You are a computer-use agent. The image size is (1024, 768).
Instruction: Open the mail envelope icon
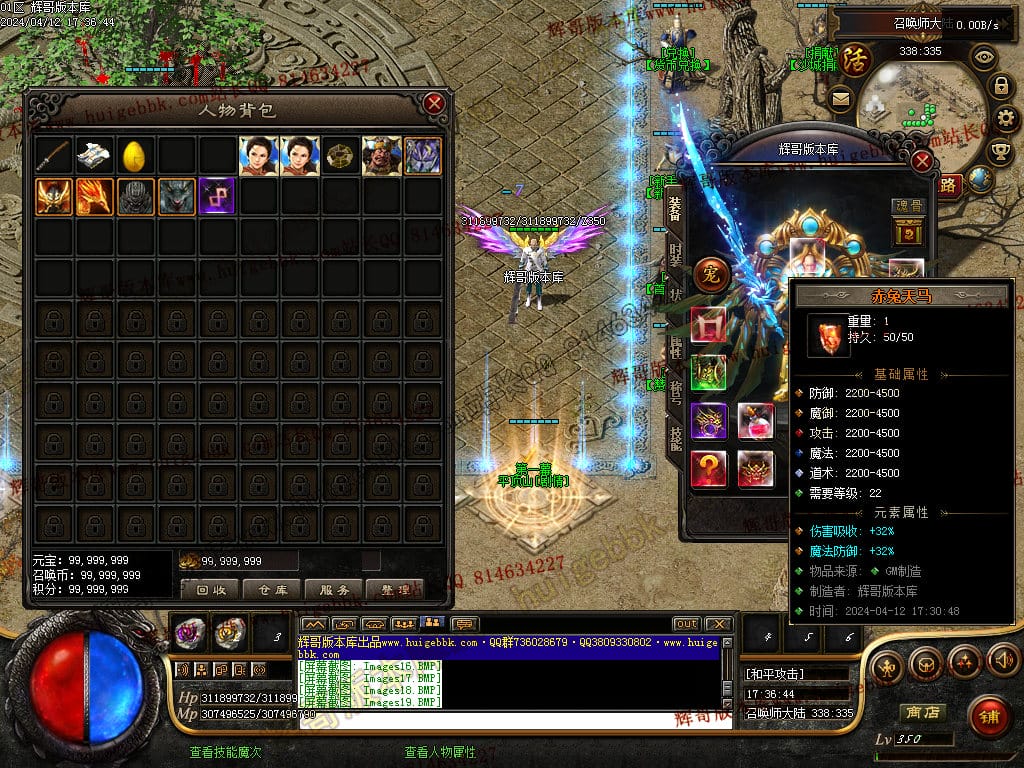[840, 98]
